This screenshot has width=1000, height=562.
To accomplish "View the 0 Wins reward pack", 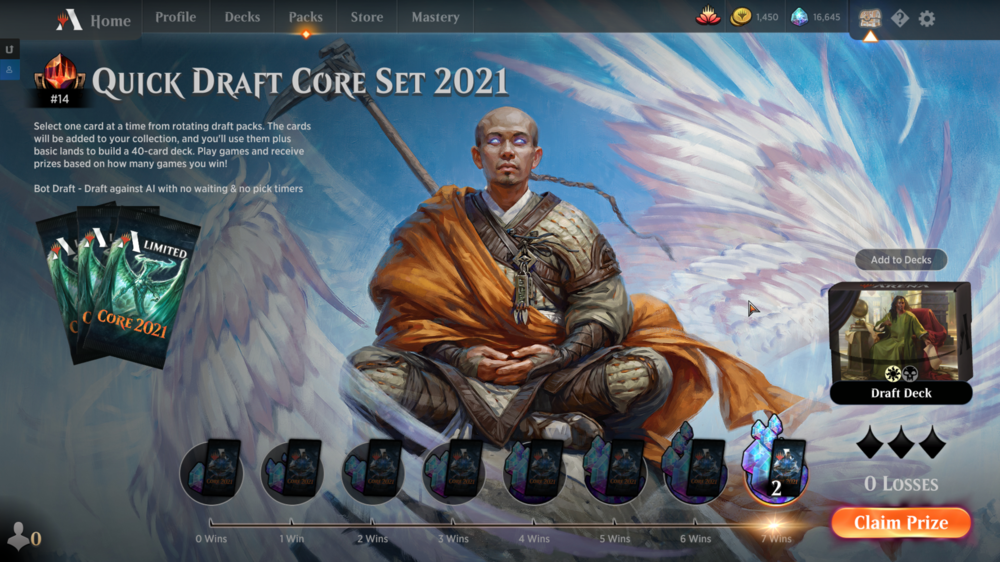I will click(212, 470).
